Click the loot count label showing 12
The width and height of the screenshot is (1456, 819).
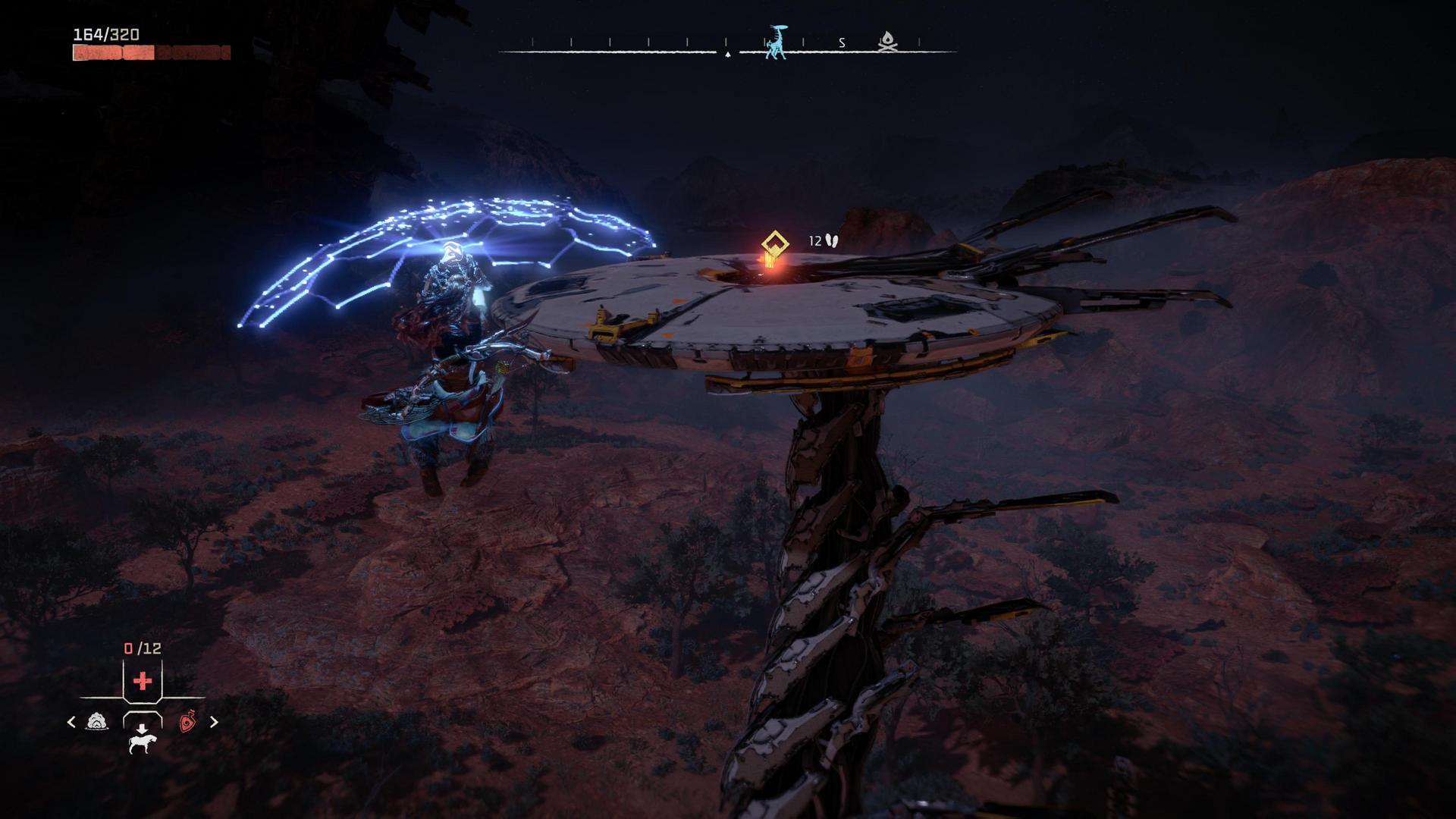(817, 240)
